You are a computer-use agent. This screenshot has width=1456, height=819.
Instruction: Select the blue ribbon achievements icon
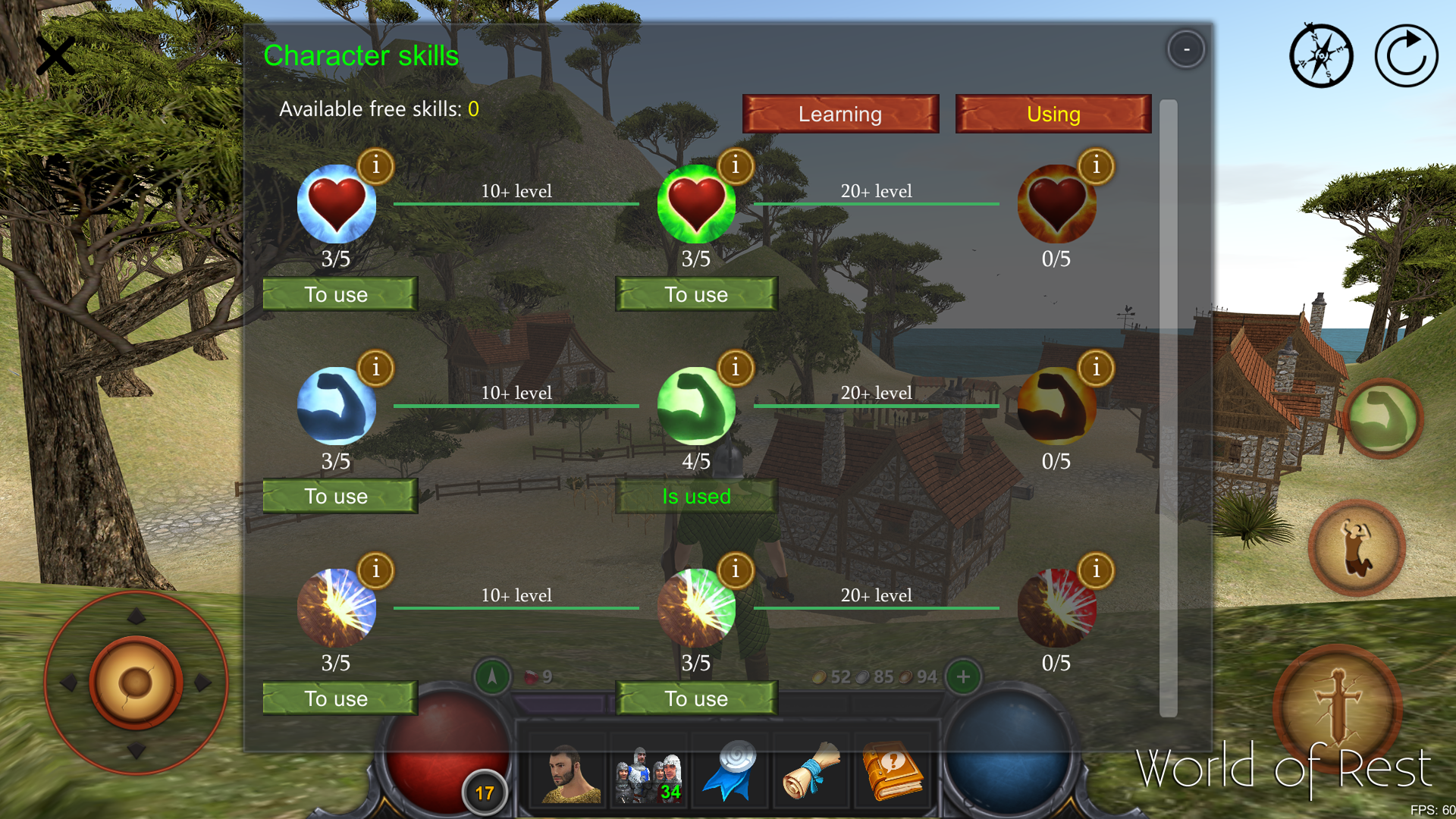(x=730, y=771)
